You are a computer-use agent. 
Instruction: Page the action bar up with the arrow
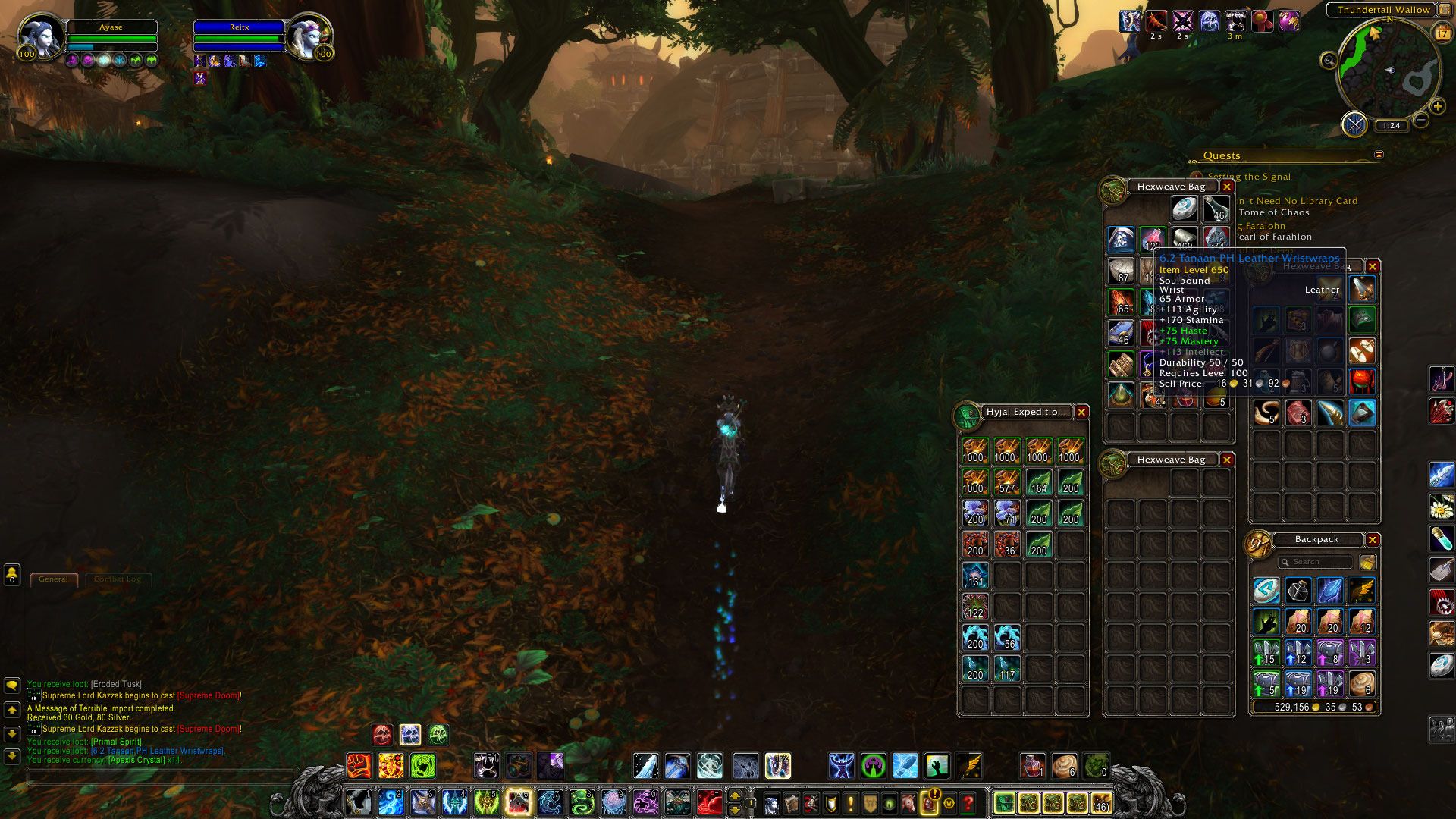pyautogui.click(x=734, y=795)
